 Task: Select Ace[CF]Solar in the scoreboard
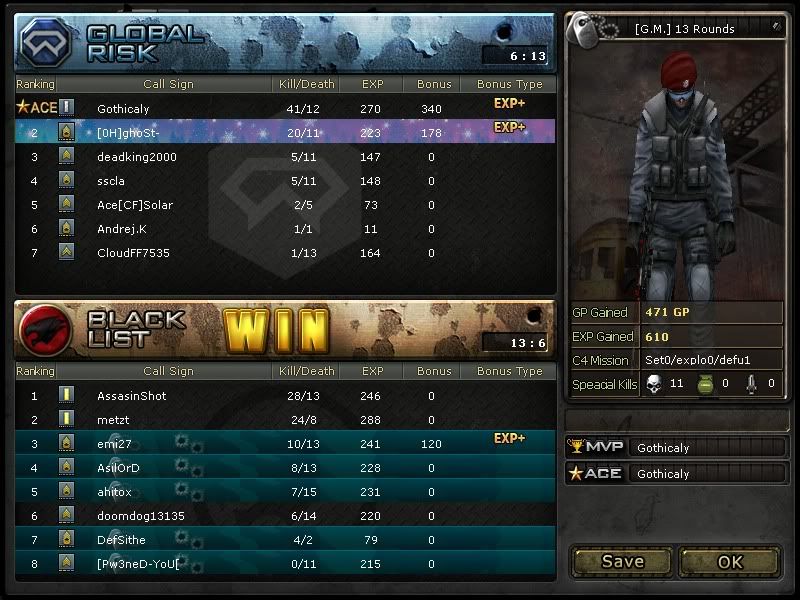click(285, 205)
